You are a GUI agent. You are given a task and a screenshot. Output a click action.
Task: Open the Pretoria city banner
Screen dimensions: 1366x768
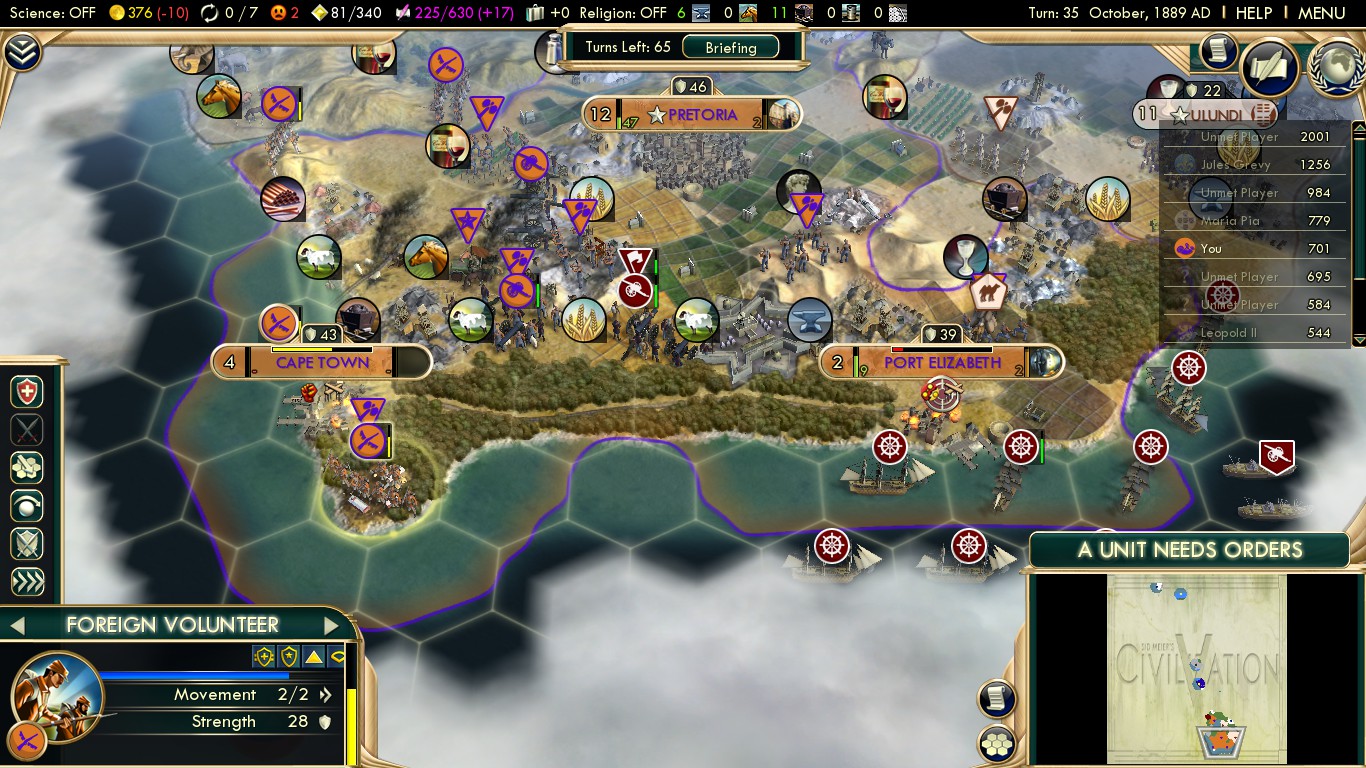[701, 115]
